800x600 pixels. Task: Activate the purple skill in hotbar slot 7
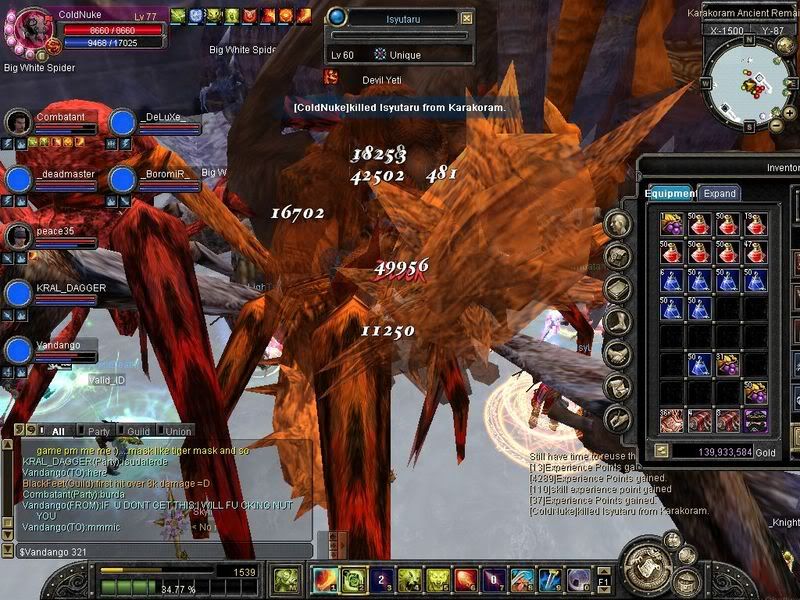(x=494, y=579)
